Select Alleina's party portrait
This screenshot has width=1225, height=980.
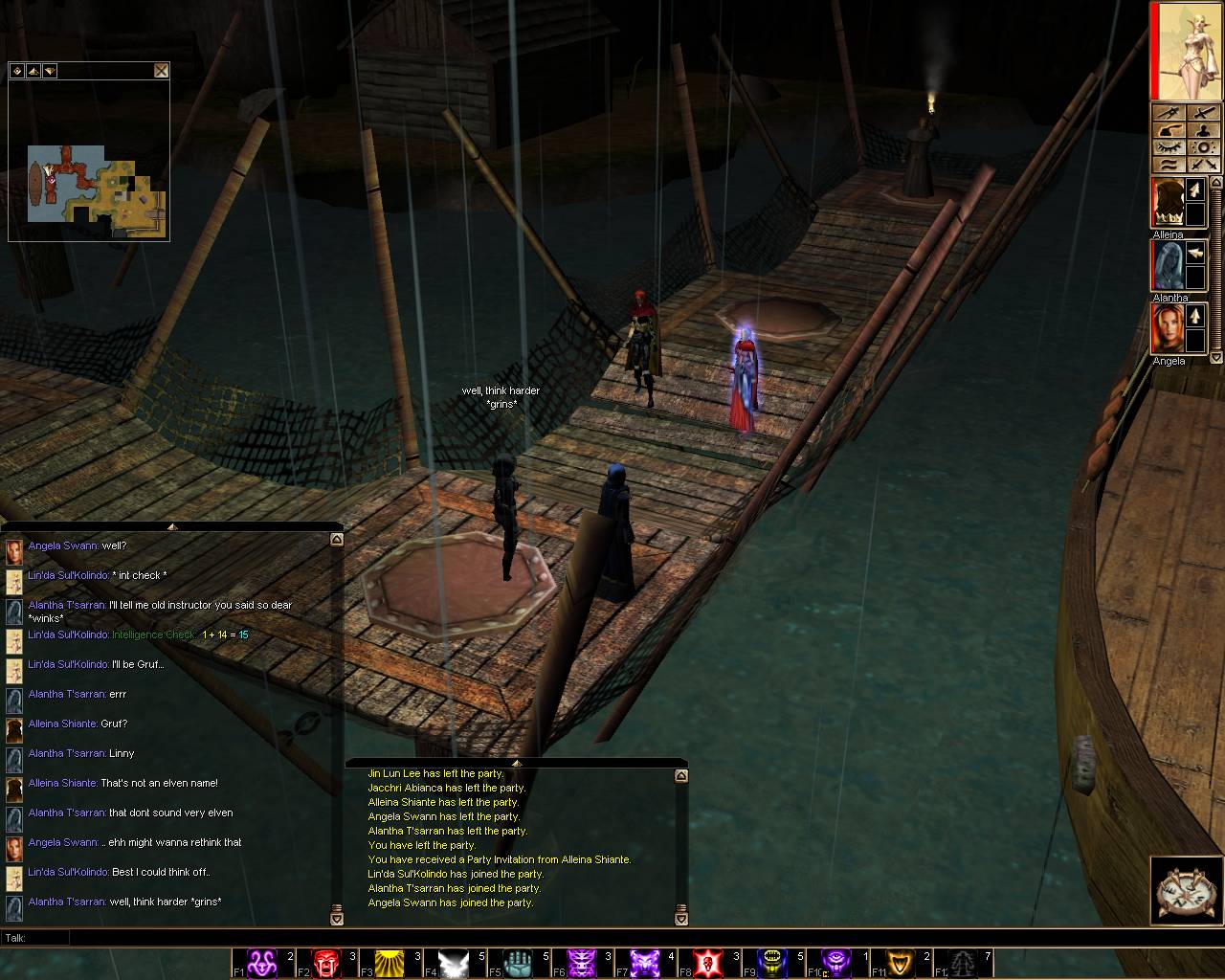pyautogui.click(x=1167, y=203)
